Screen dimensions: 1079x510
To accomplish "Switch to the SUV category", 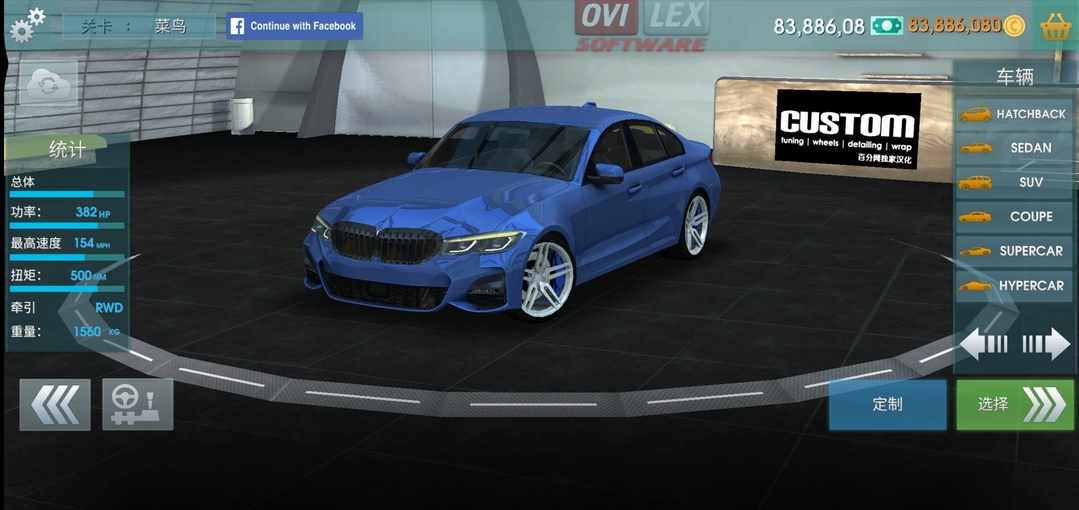I will coord(1014,182).
